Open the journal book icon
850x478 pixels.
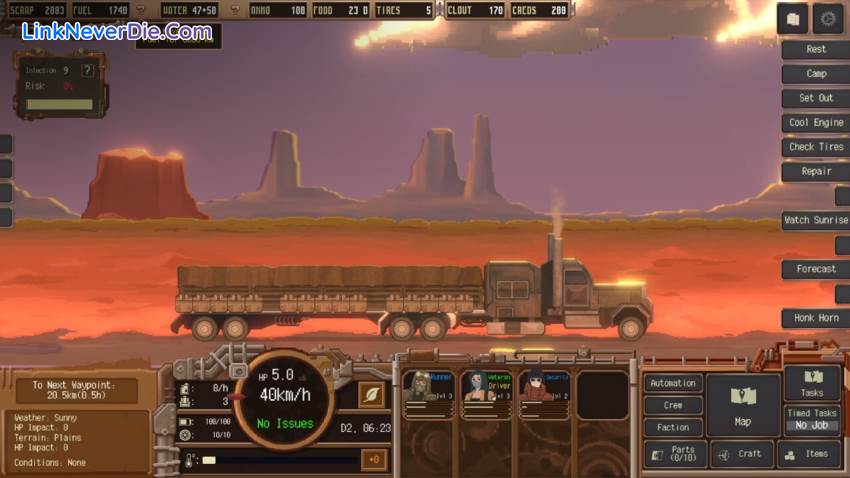[x=793, y=19]
